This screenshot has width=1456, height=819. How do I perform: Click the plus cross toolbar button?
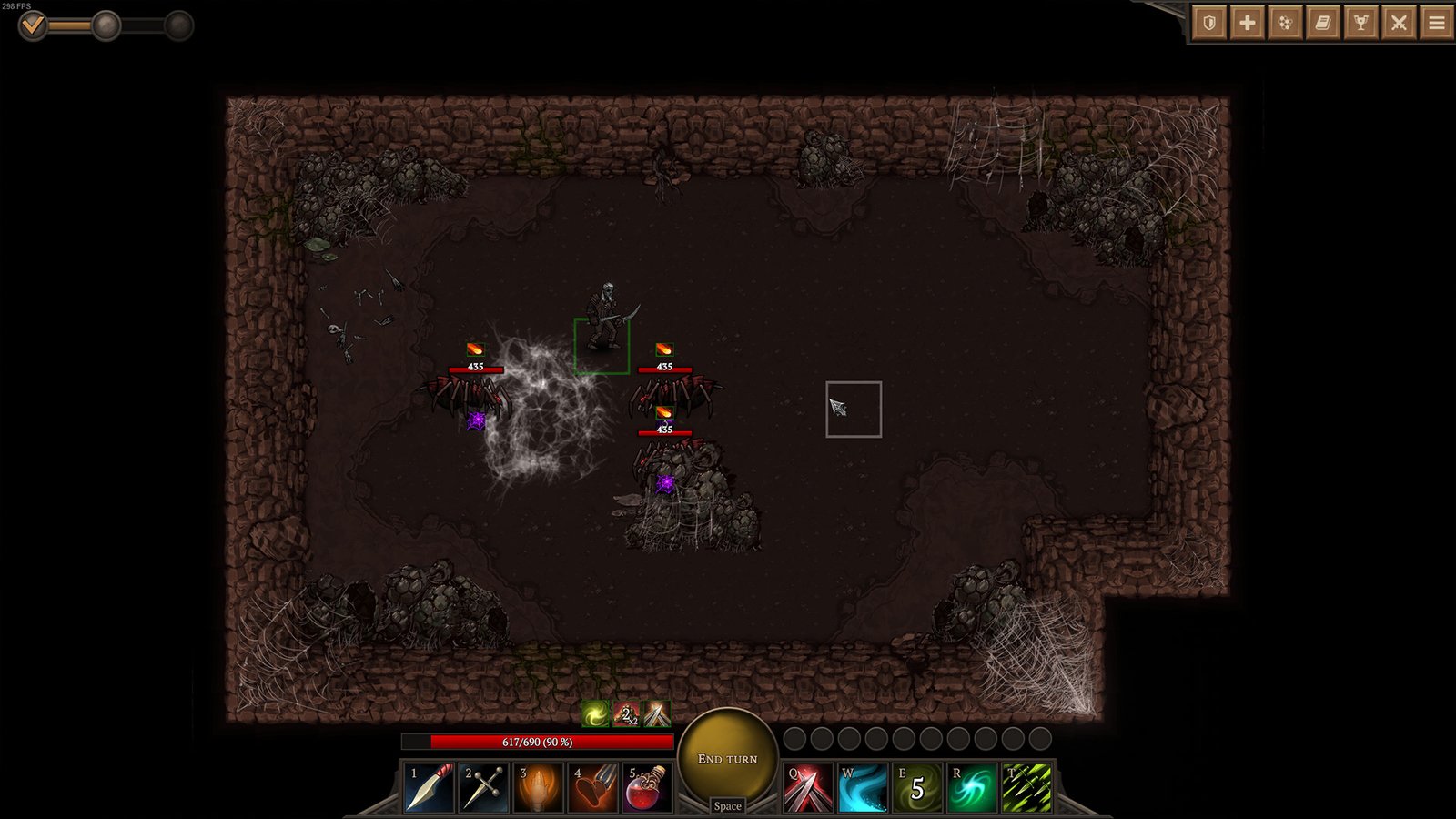point(1248,23)
